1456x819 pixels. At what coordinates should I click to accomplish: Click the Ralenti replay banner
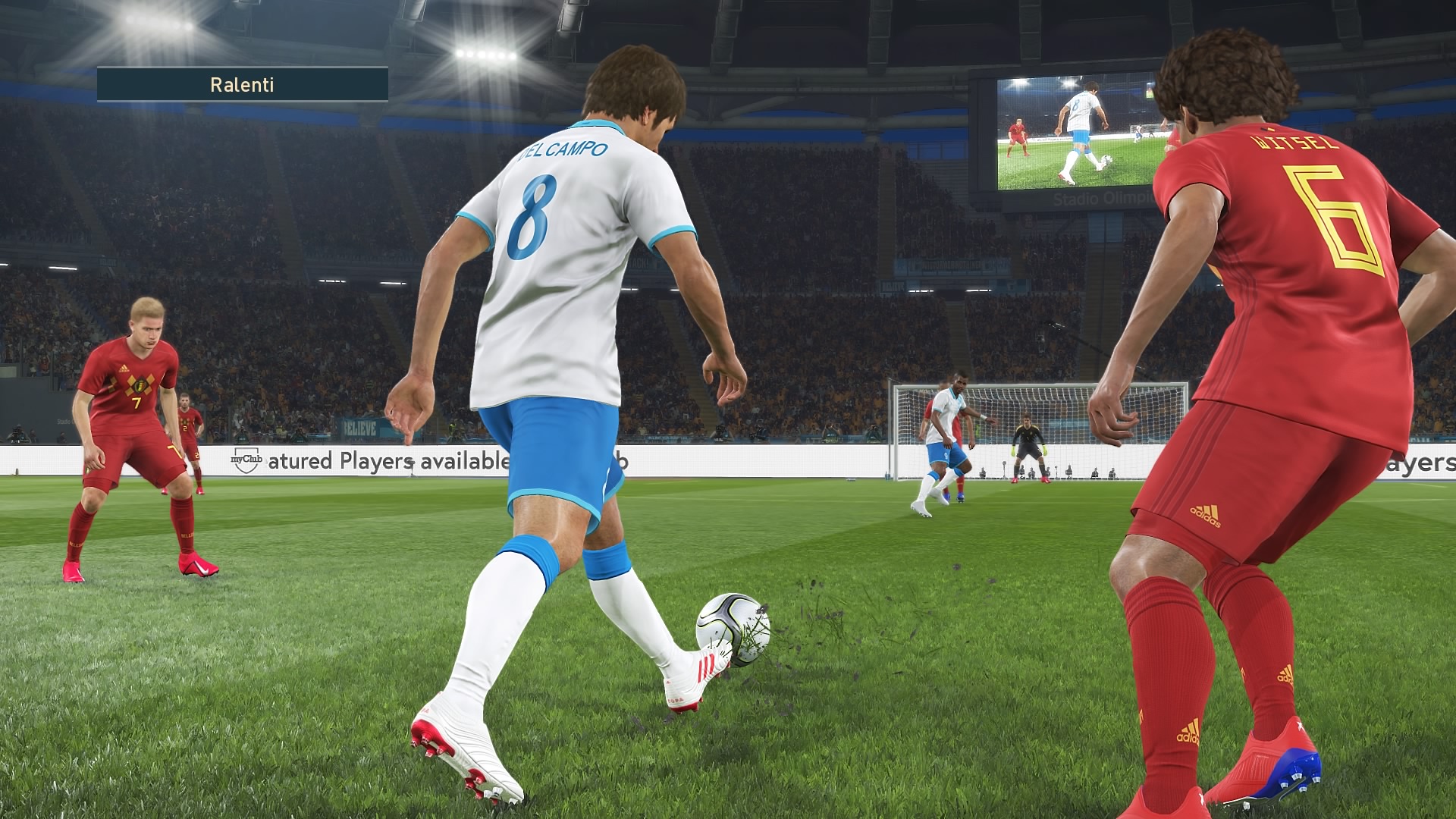[242, 84]
